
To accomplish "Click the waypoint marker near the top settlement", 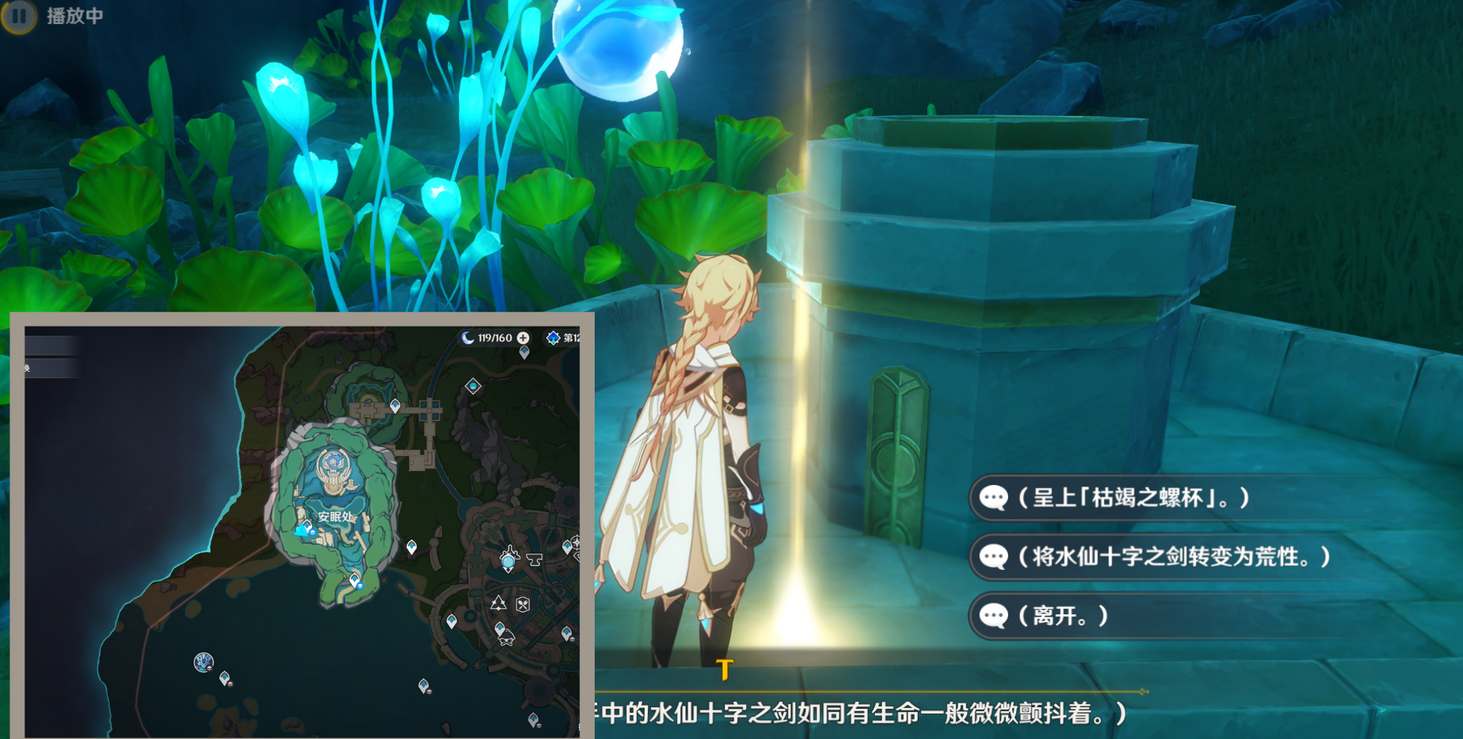I will 393,404.
